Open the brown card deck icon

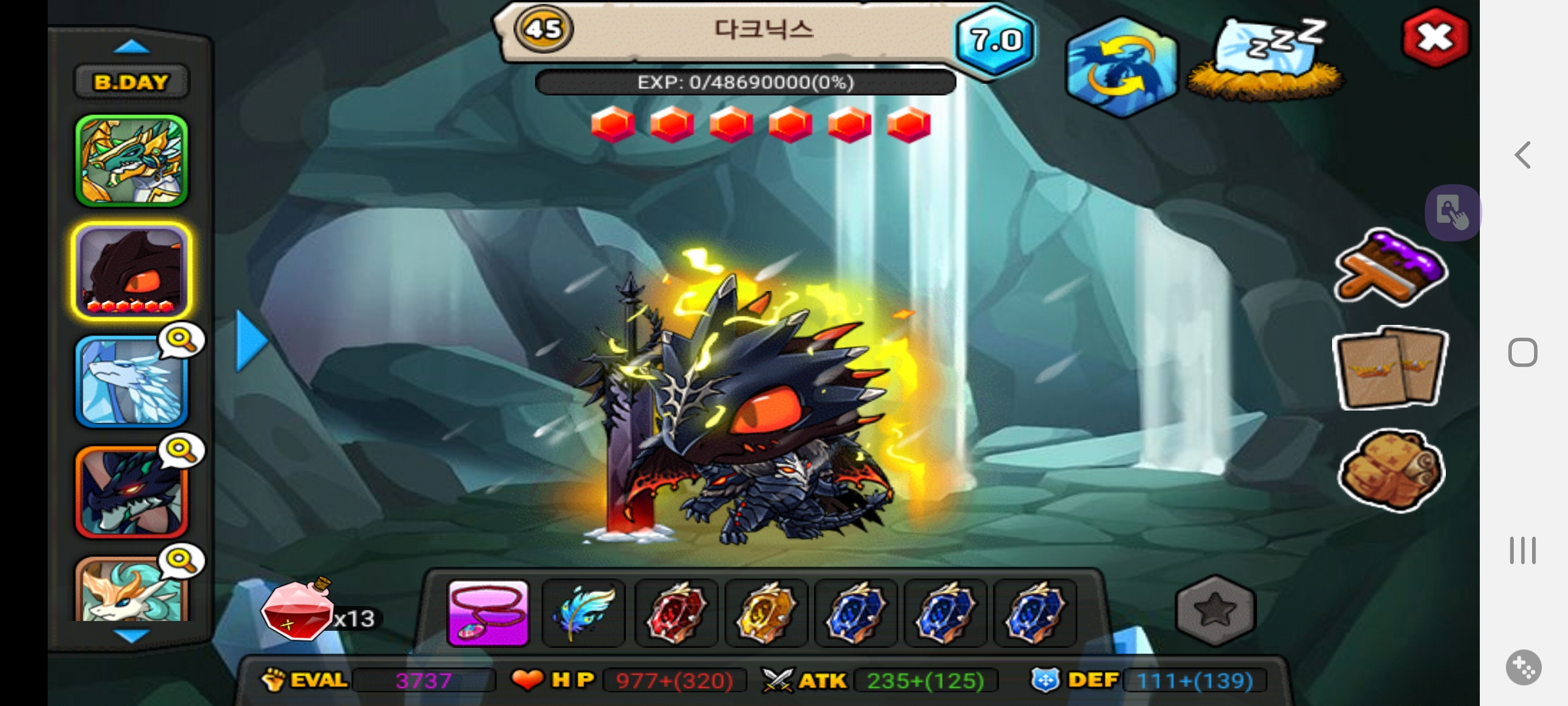click(x=1390, y=369)
